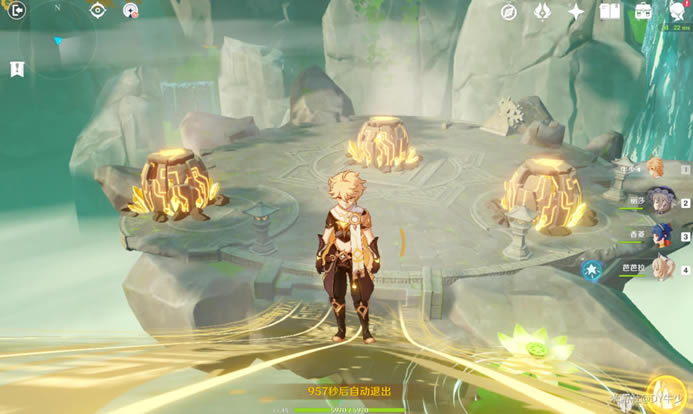Switch to 丽莎 in party slot 2
This screenshot has height=414, width=693.
[x=659, y=202]
